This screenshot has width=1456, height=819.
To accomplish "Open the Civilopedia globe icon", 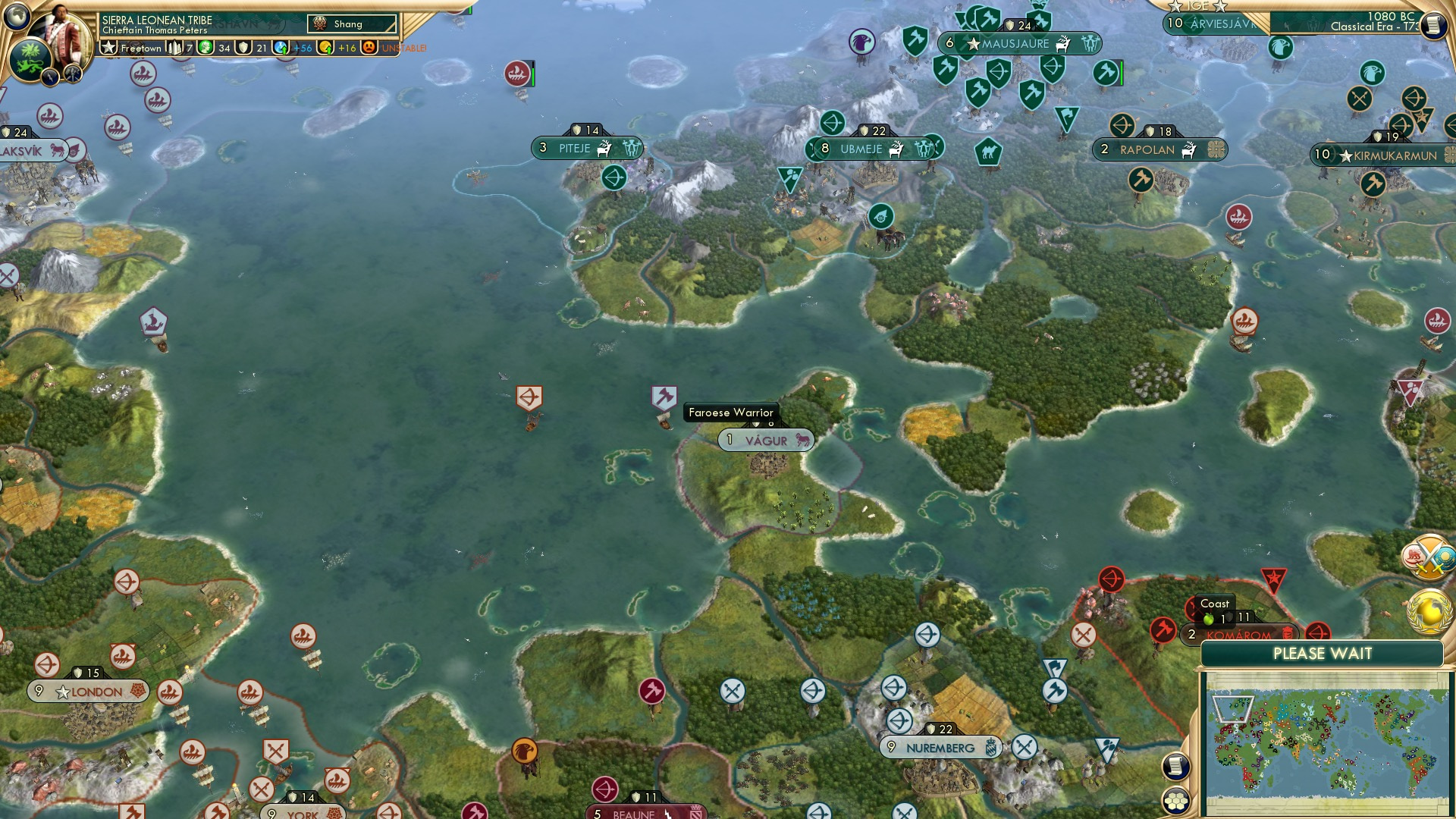I will coord(17,17).
